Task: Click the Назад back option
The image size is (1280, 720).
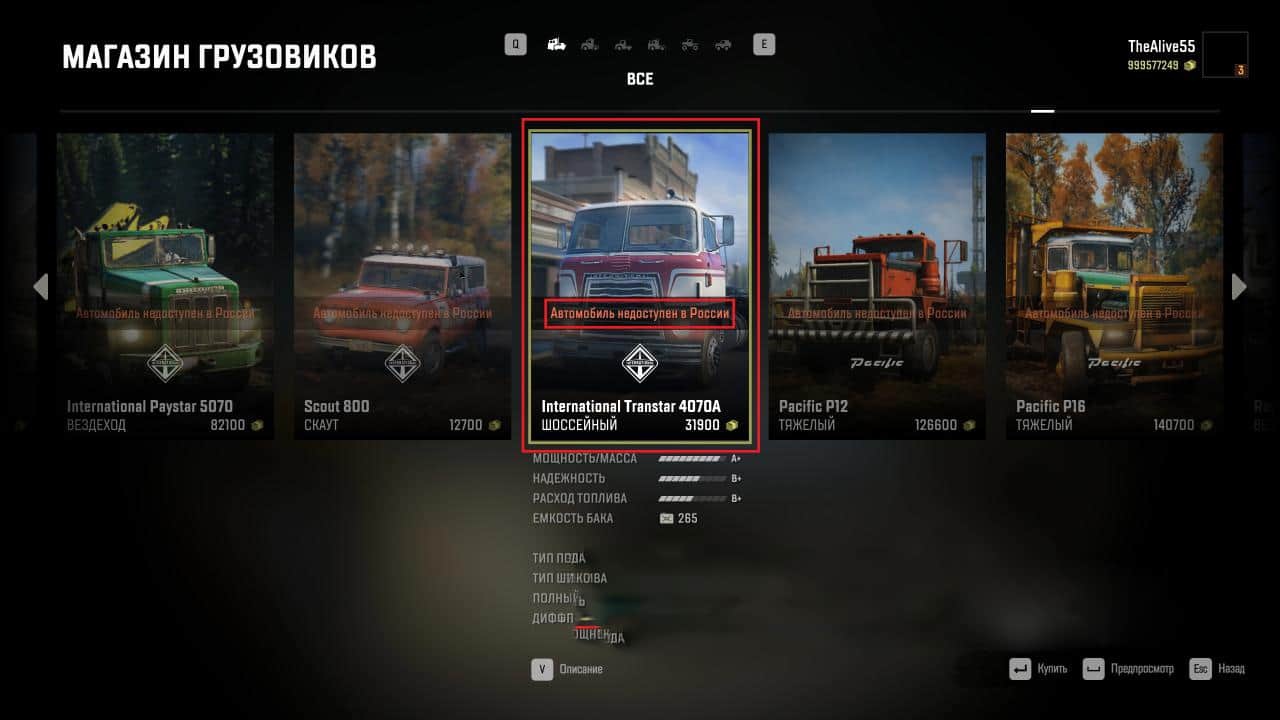Action: 1222,668
